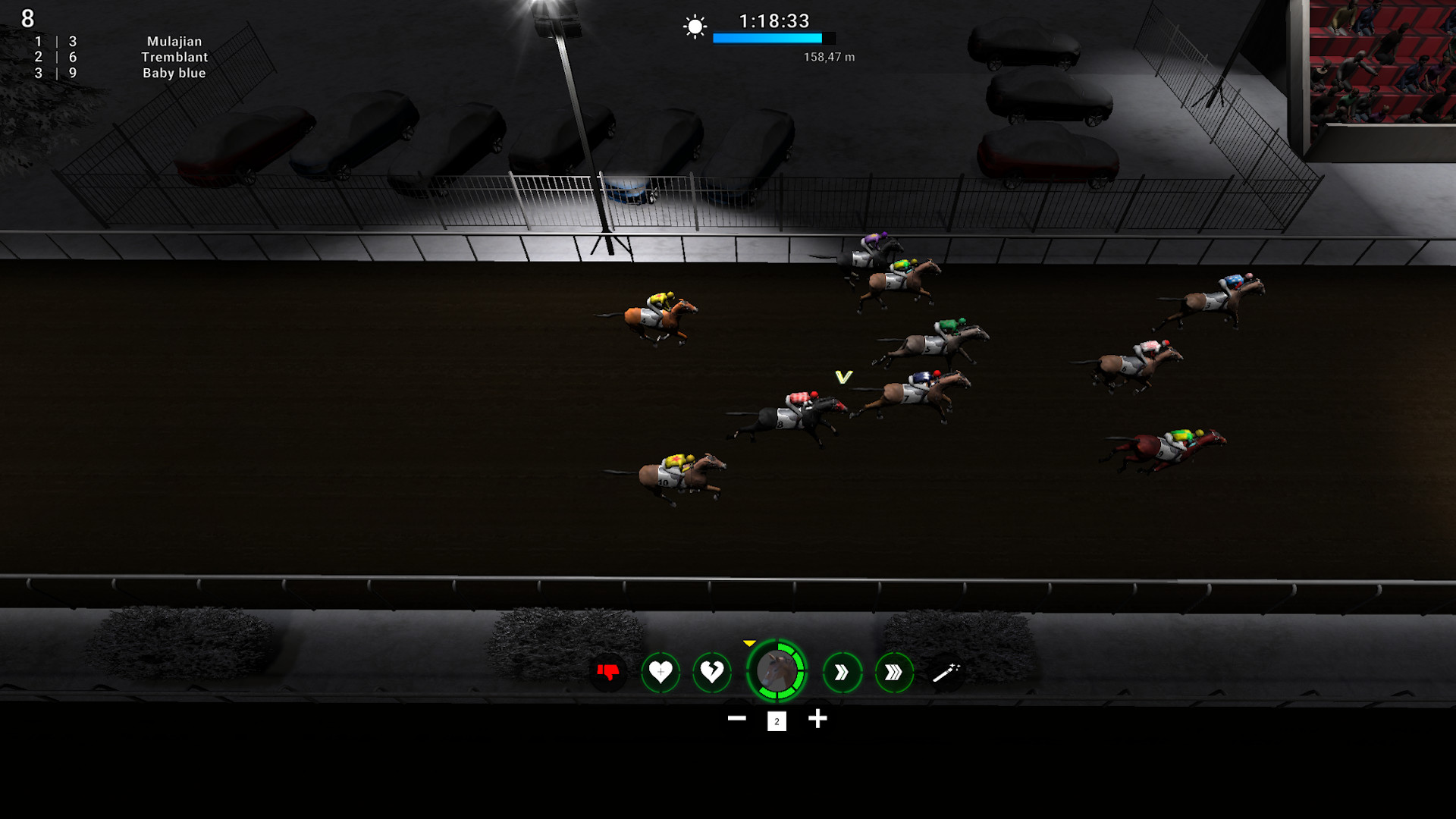Click the heart plus stamina boost icon

pyautogui.click(x=659, y=671)
